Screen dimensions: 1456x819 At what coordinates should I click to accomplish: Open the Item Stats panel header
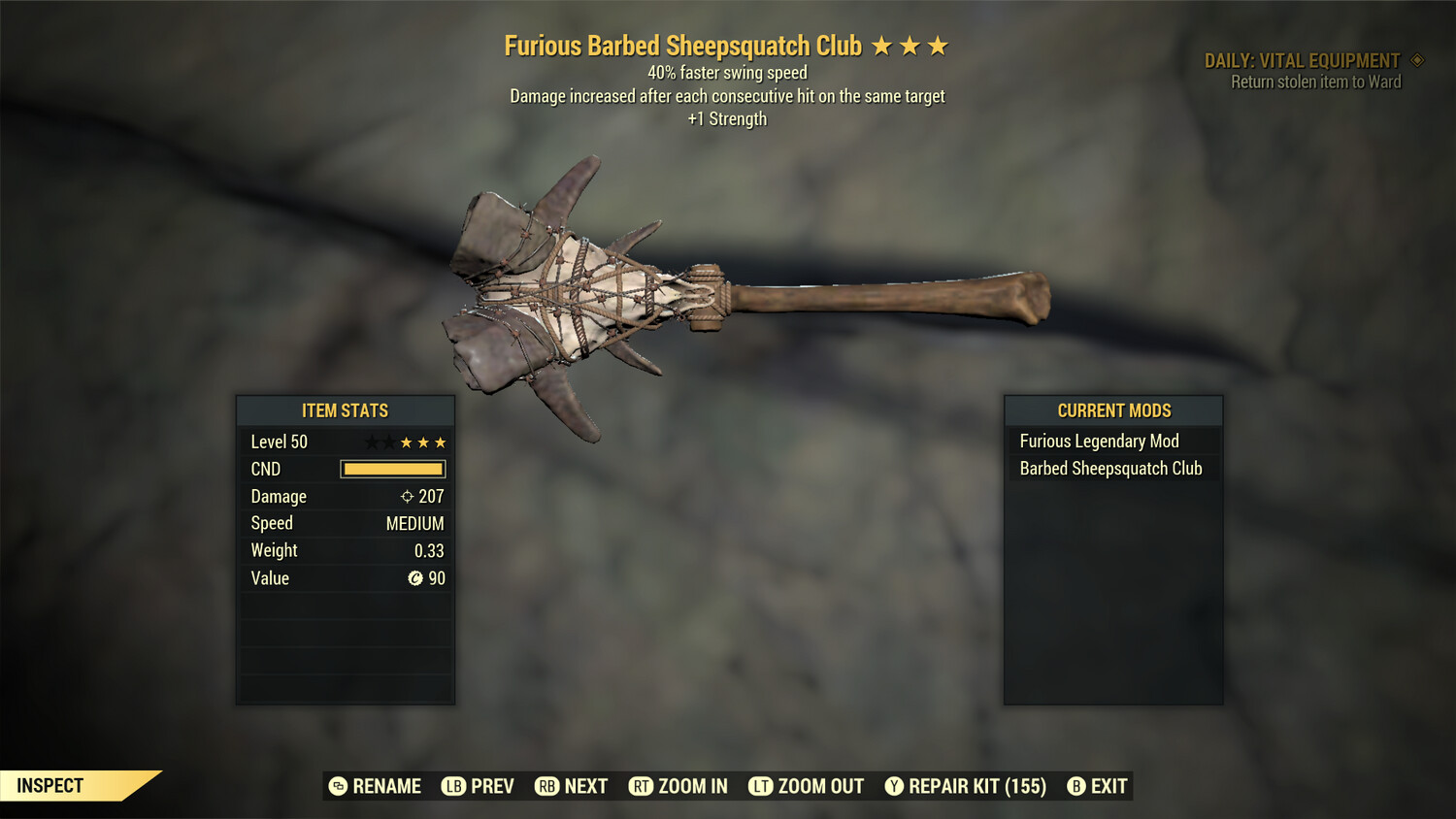[x=345, y=410]
